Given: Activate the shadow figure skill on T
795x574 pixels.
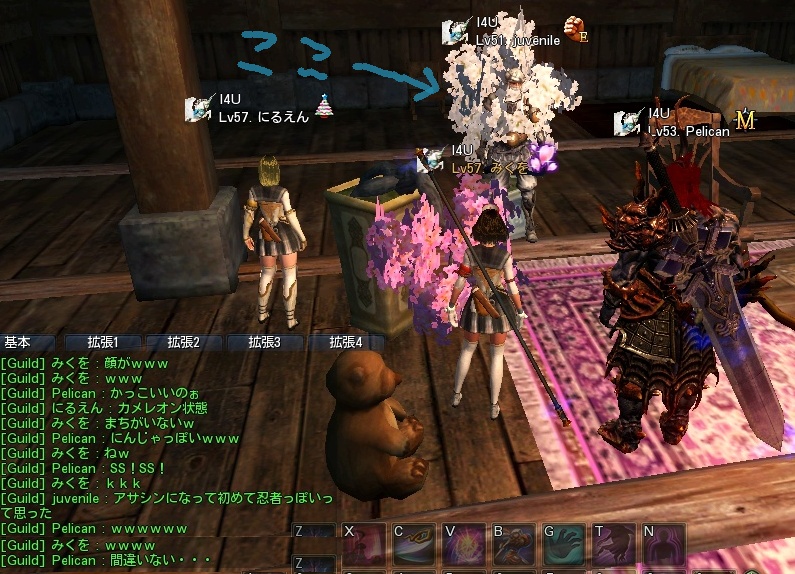Looking at the screenshot, I should coord(614,547).
